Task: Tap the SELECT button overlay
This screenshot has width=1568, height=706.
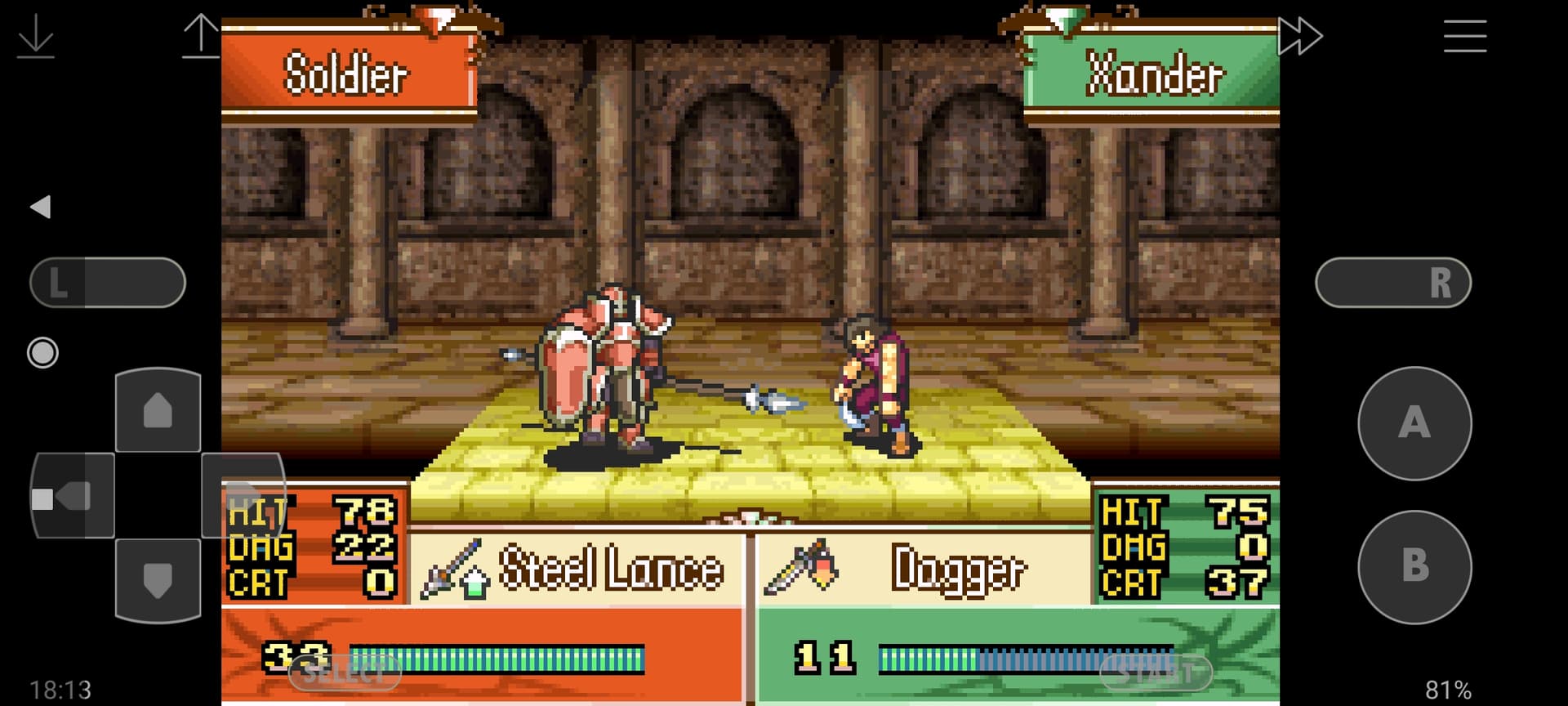Action: [345, 673]
